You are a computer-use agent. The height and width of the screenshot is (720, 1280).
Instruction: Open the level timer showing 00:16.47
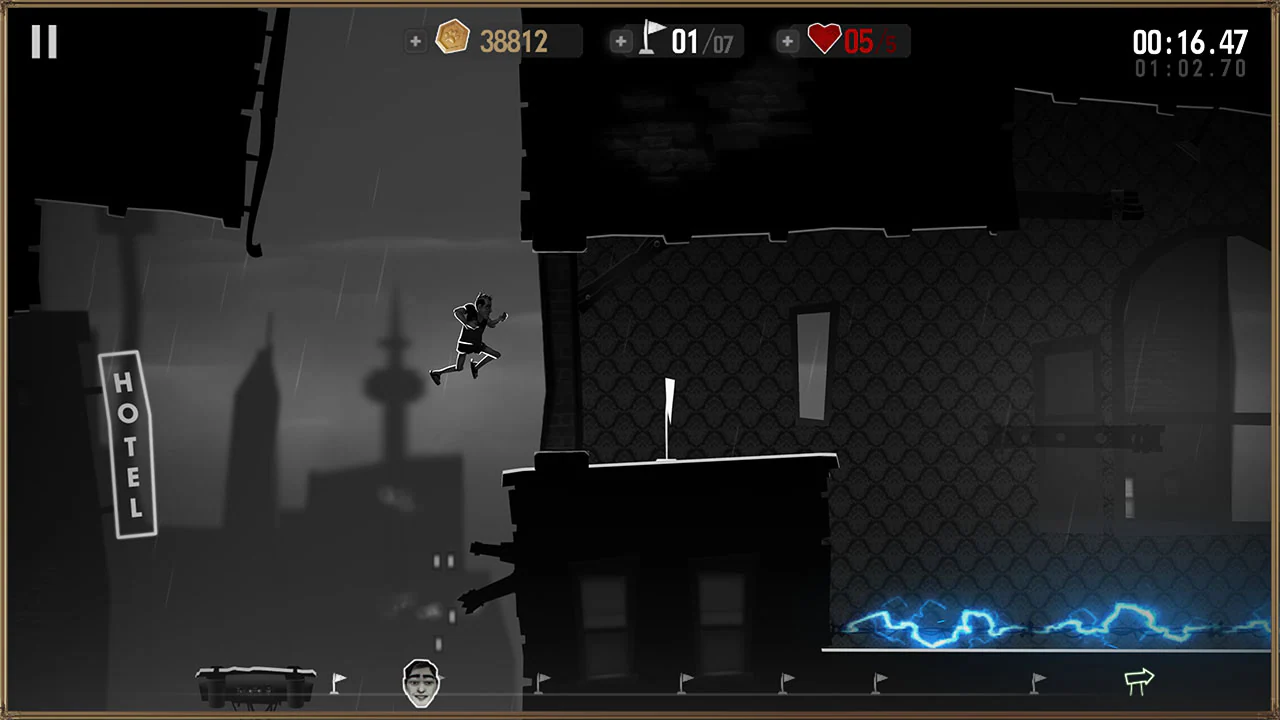coord(1190,41)
